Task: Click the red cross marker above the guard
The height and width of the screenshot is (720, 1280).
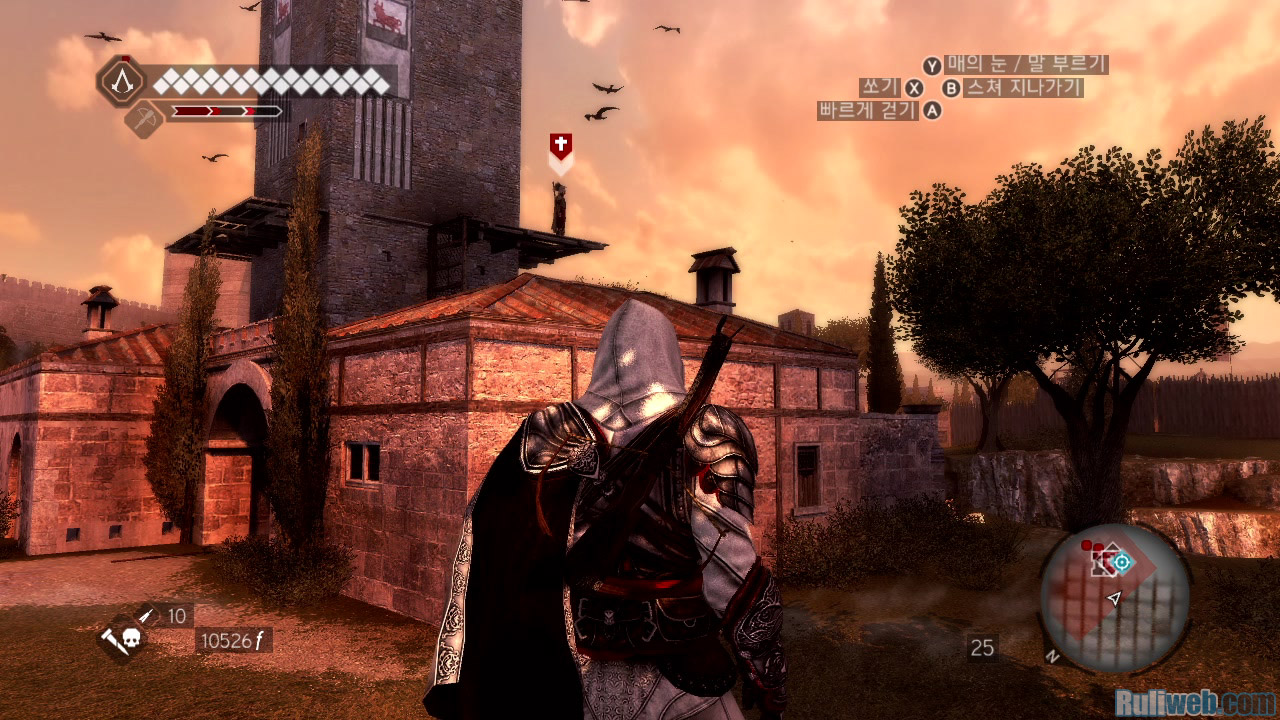Action: [x=561, y=147]
